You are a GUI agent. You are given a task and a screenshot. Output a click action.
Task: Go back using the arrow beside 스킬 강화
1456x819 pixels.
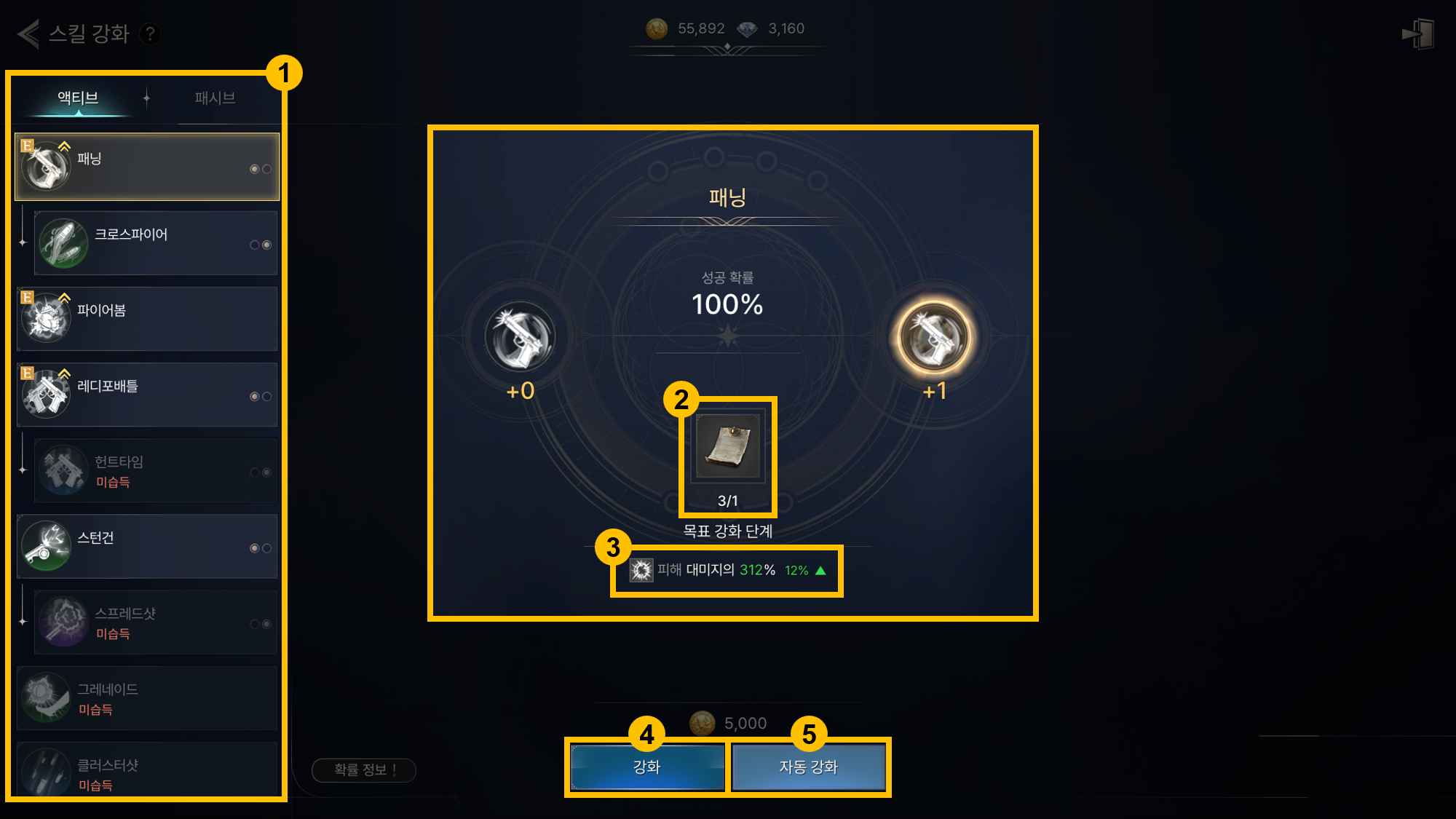[28, 33]
